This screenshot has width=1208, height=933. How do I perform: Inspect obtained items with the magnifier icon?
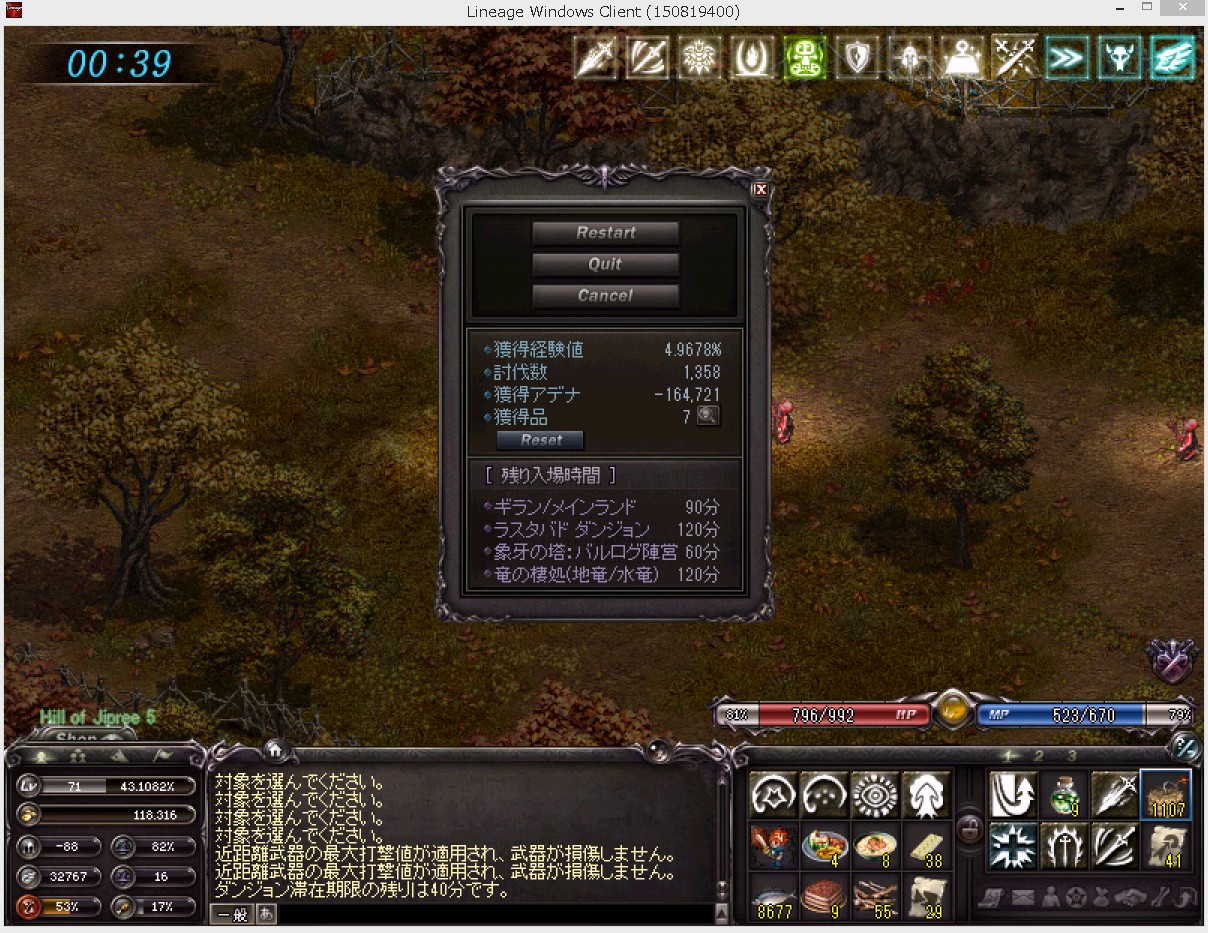pyautogui.click(x=708, y=416)
